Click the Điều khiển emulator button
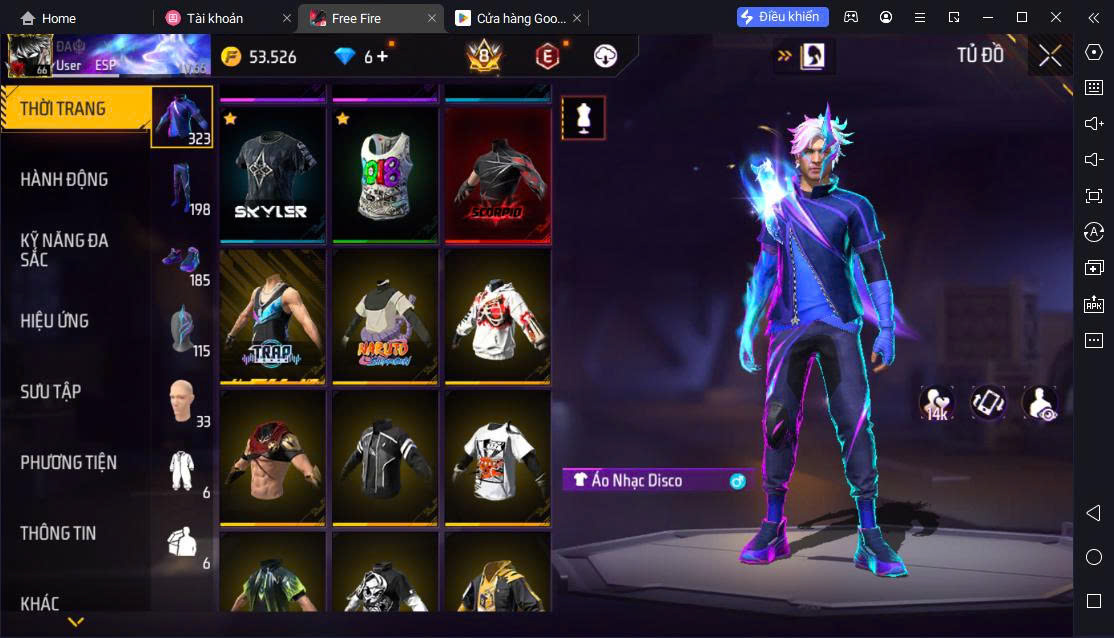The image size is (1114, 638). (x=783, y=17)
